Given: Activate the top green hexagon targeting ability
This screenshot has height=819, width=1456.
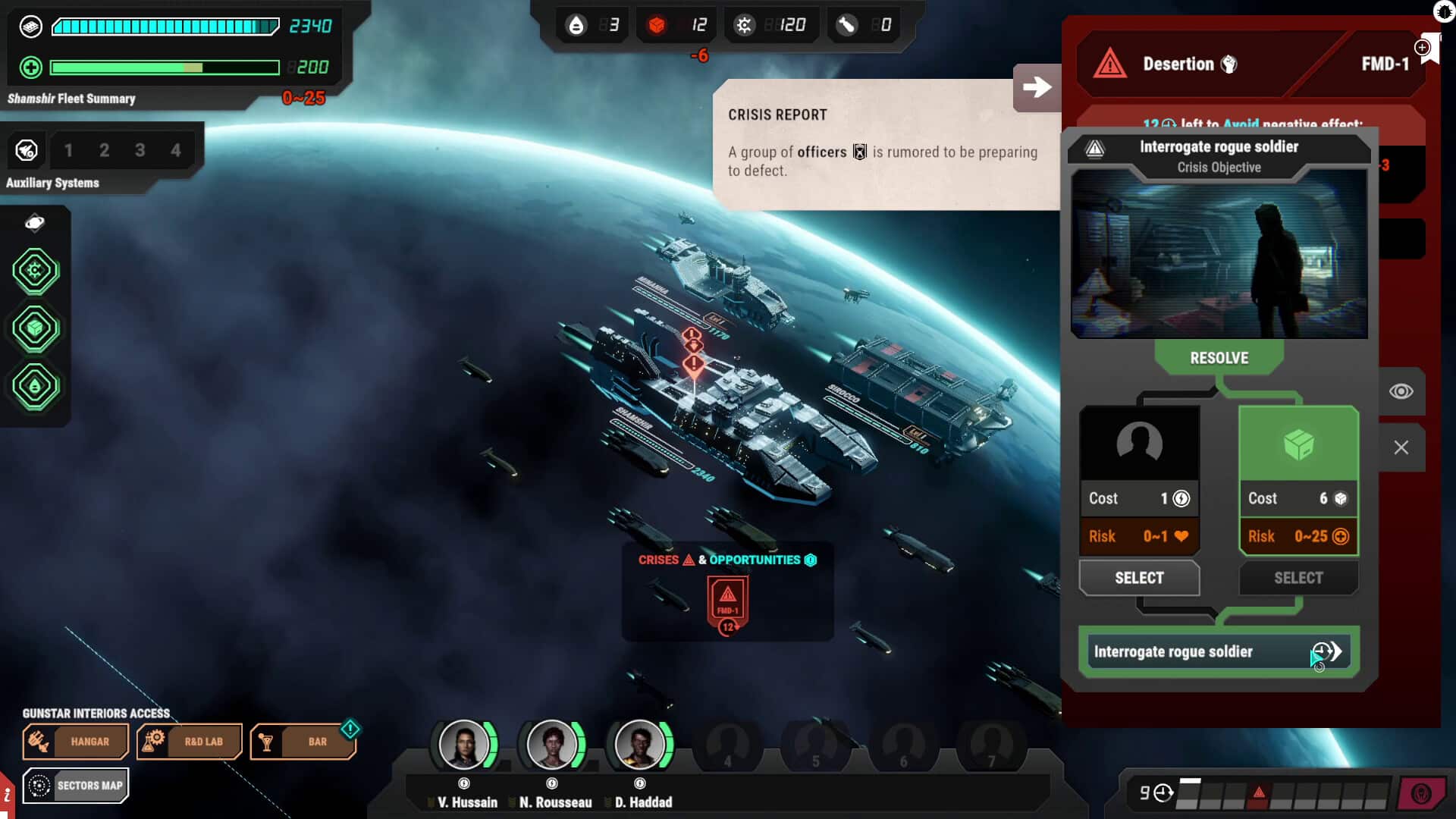Looking at the screenshot, I should (35, 271).
